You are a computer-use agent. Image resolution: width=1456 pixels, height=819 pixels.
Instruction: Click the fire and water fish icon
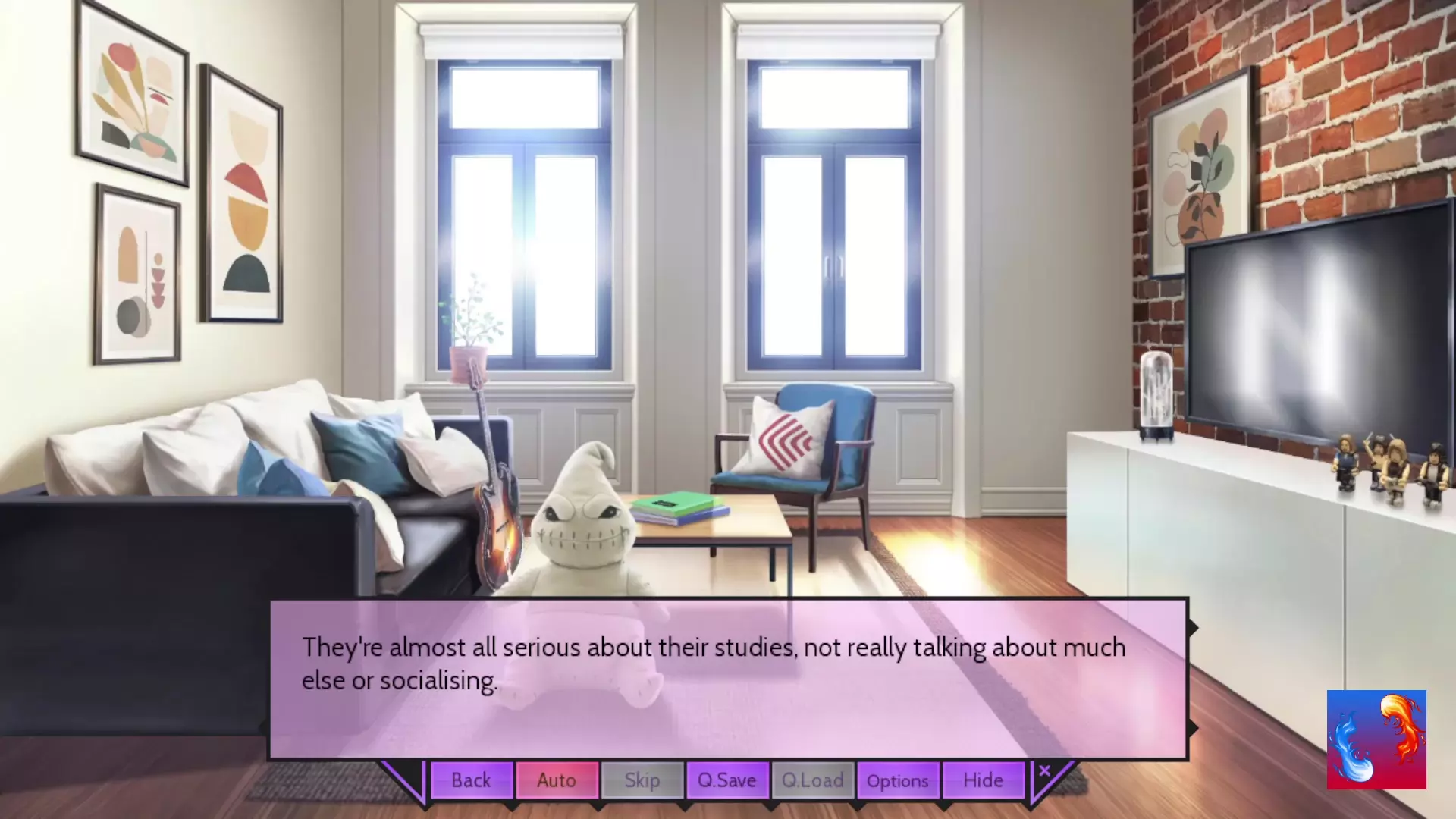tap(1376, 739)
